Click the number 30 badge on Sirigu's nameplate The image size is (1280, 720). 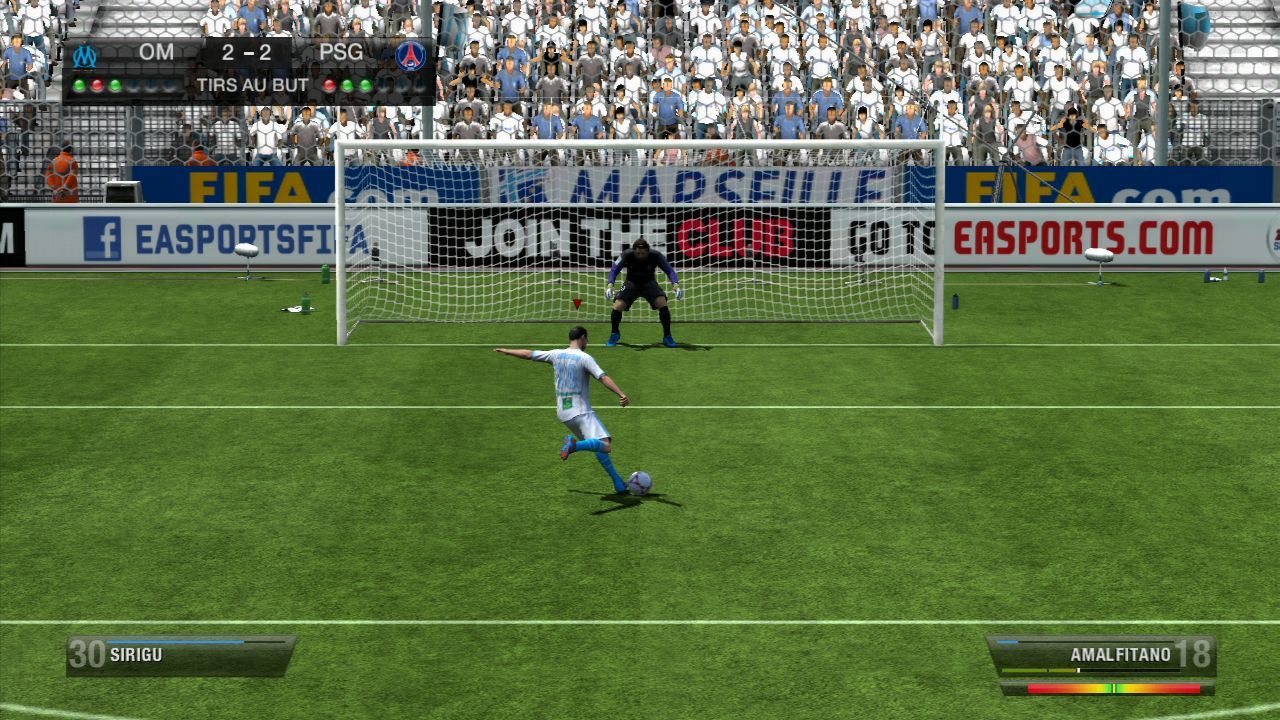click(86, 655)
